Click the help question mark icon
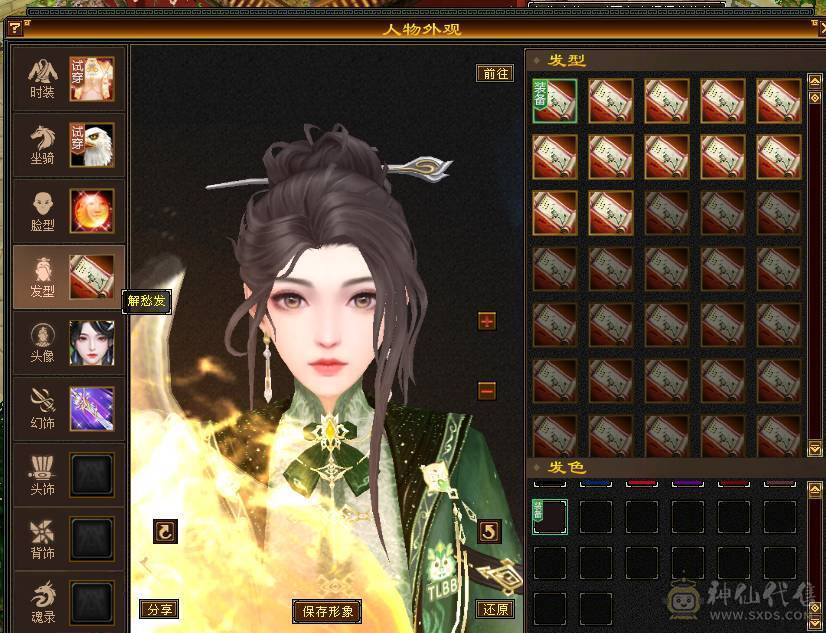Image resolution: width=826 pixels, height=633 pixels. [x=14, y=28]
